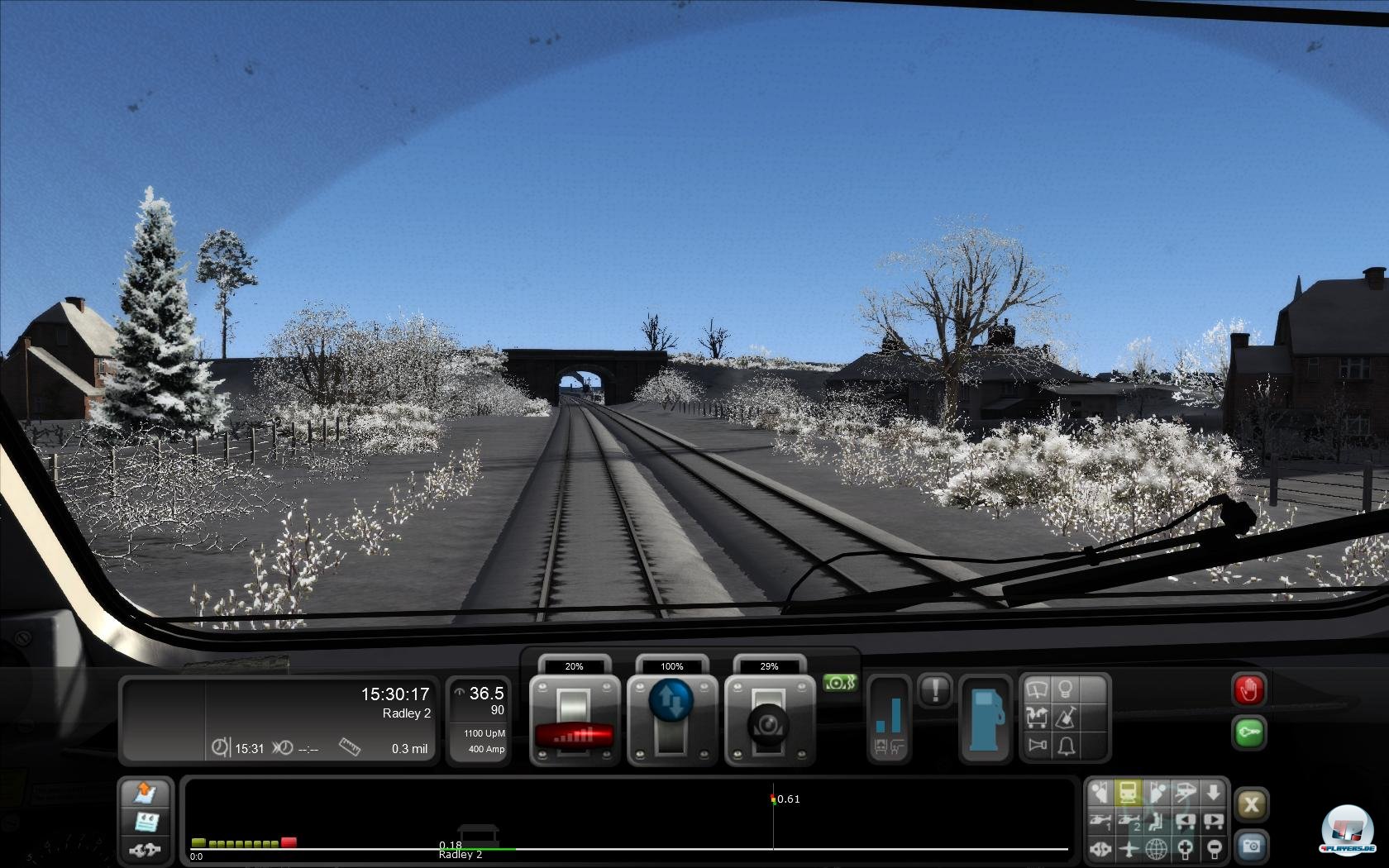Select the free-roam flying camera icon

pos(1129,849)
